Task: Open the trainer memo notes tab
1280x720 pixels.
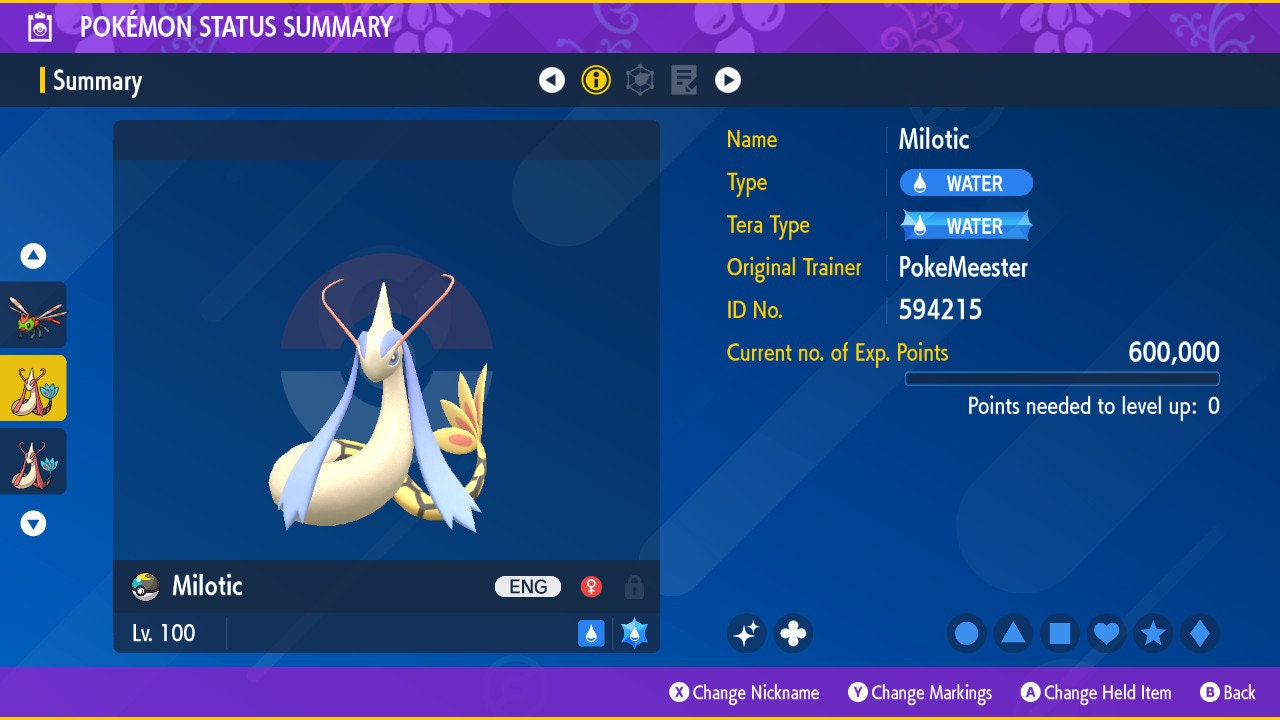Action: click(x=684, y=80)
